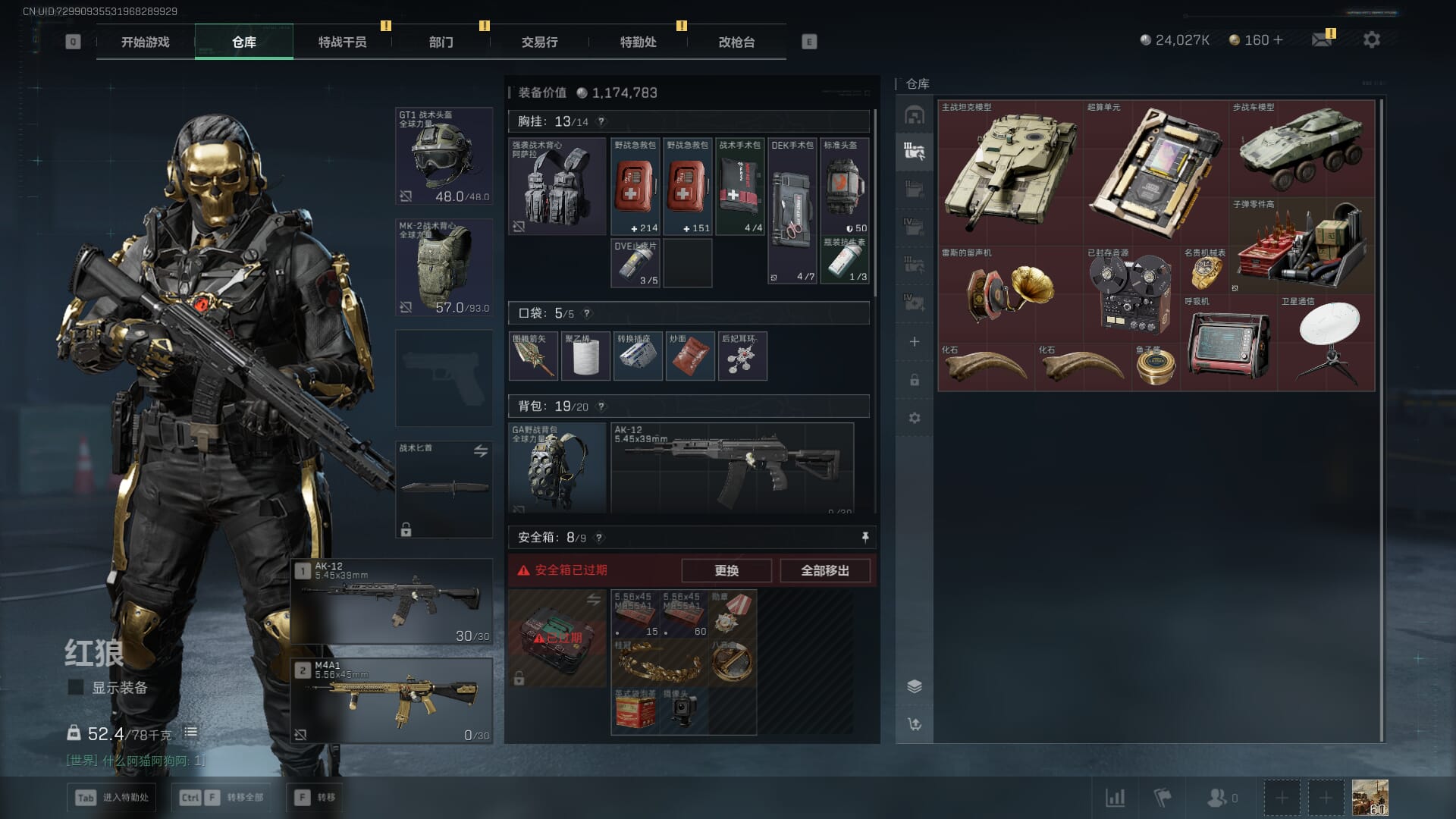The width and height of the screenshot is (1456, 819).
Task: Select the M4A1 weapon slot
Action: pos(392,700)
